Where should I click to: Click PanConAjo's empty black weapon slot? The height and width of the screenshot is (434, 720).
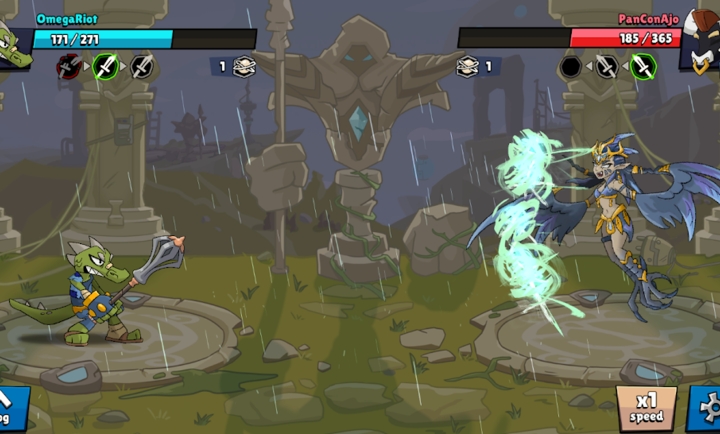(571, 67)
